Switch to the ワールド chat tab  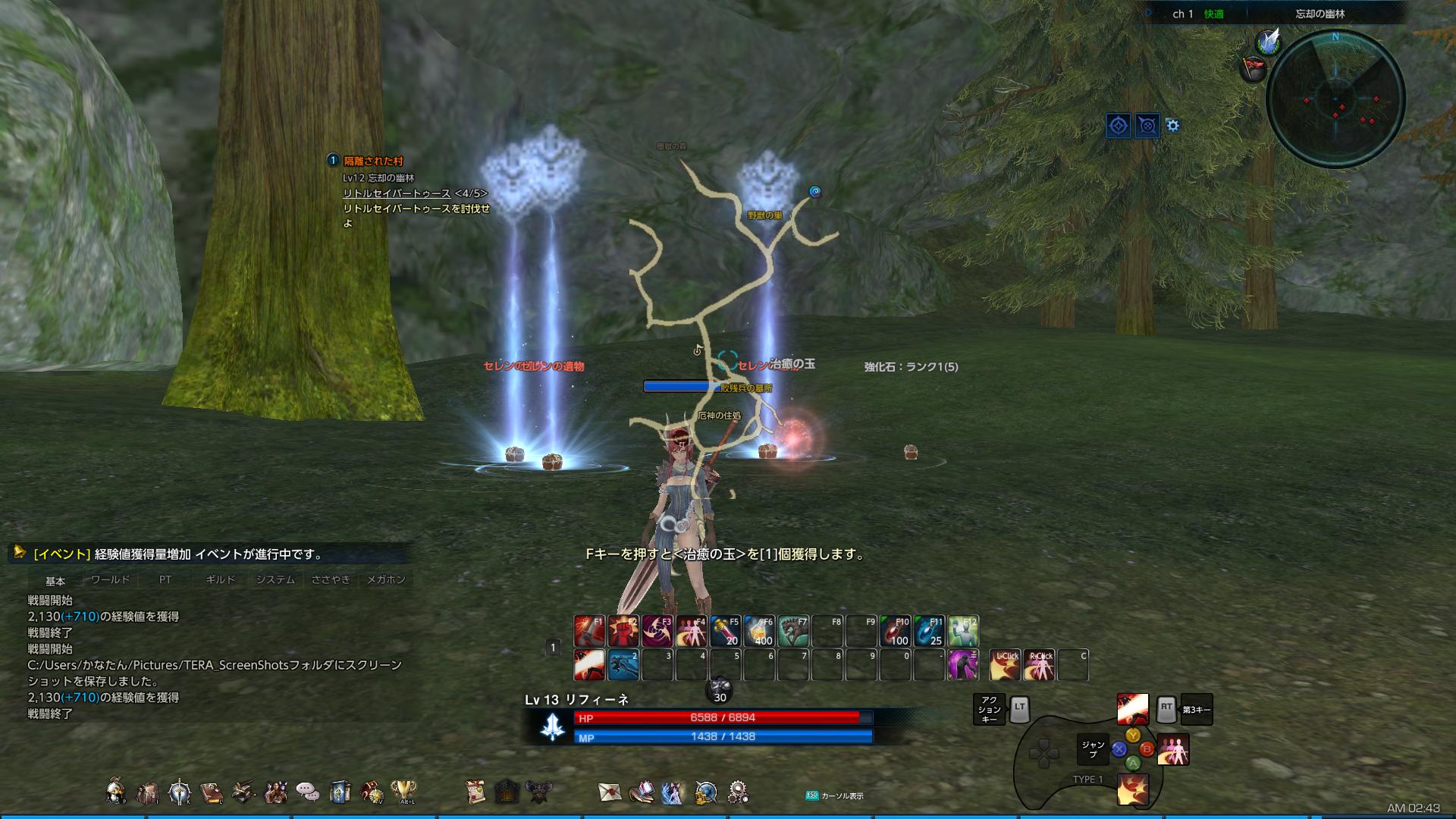(x=111, y=578)
